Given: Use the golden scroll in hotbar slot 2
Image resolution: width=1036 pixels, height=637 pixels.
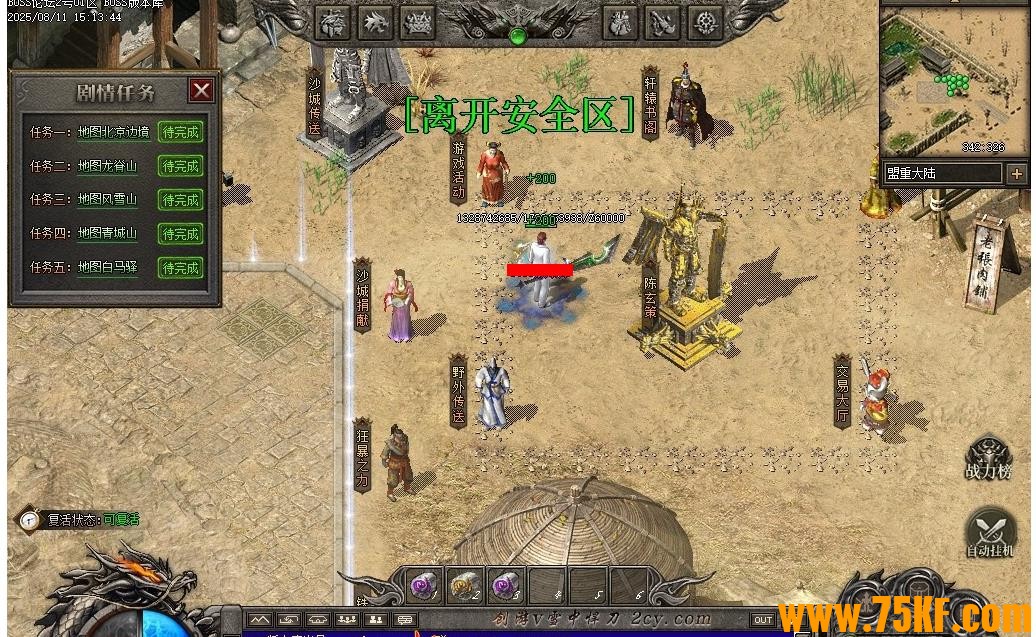Looking at the screenshot, I should tap(465, 583).
